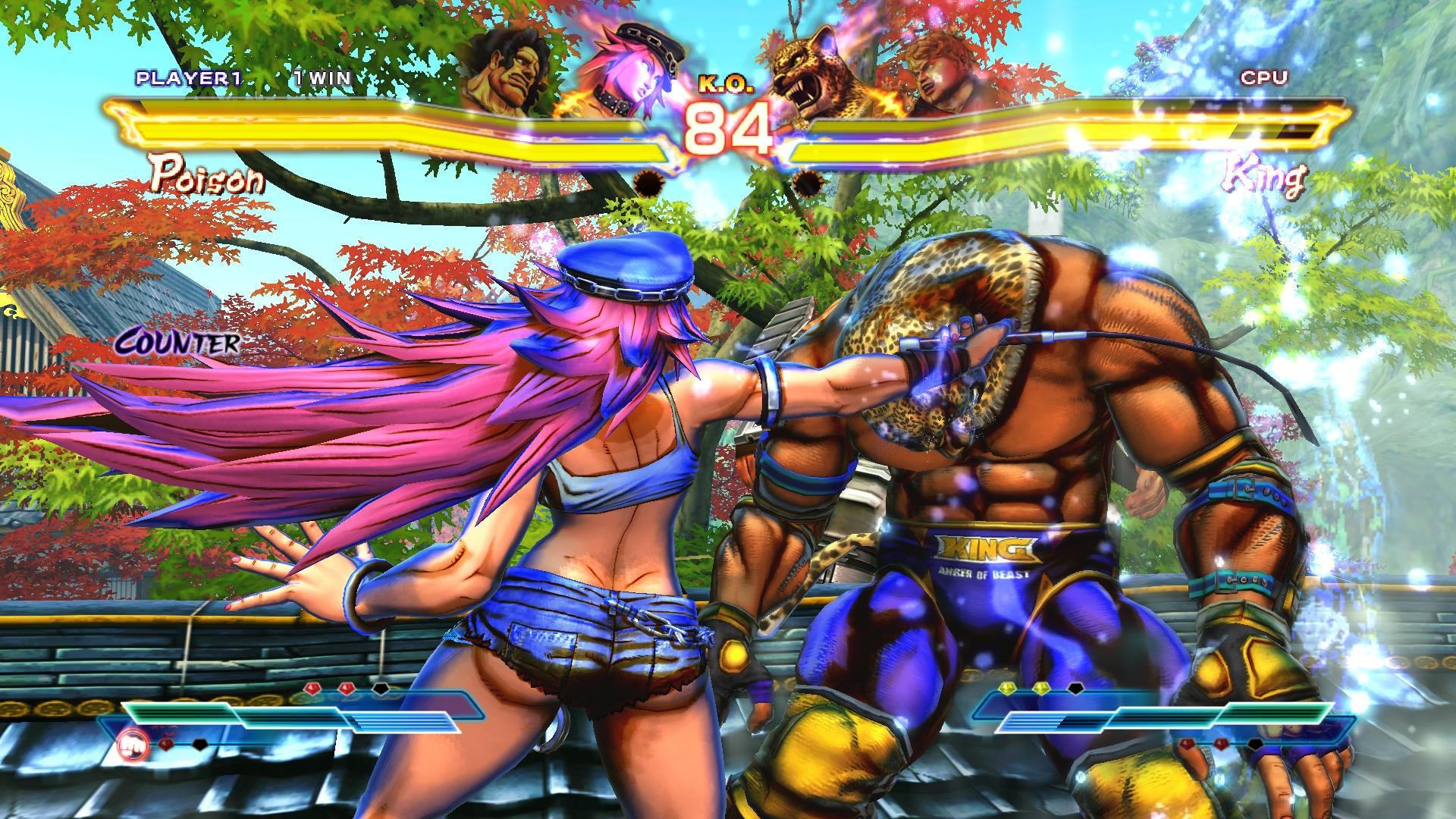Open the second yellow gem slot on the CPU side

coord(1040,686)
